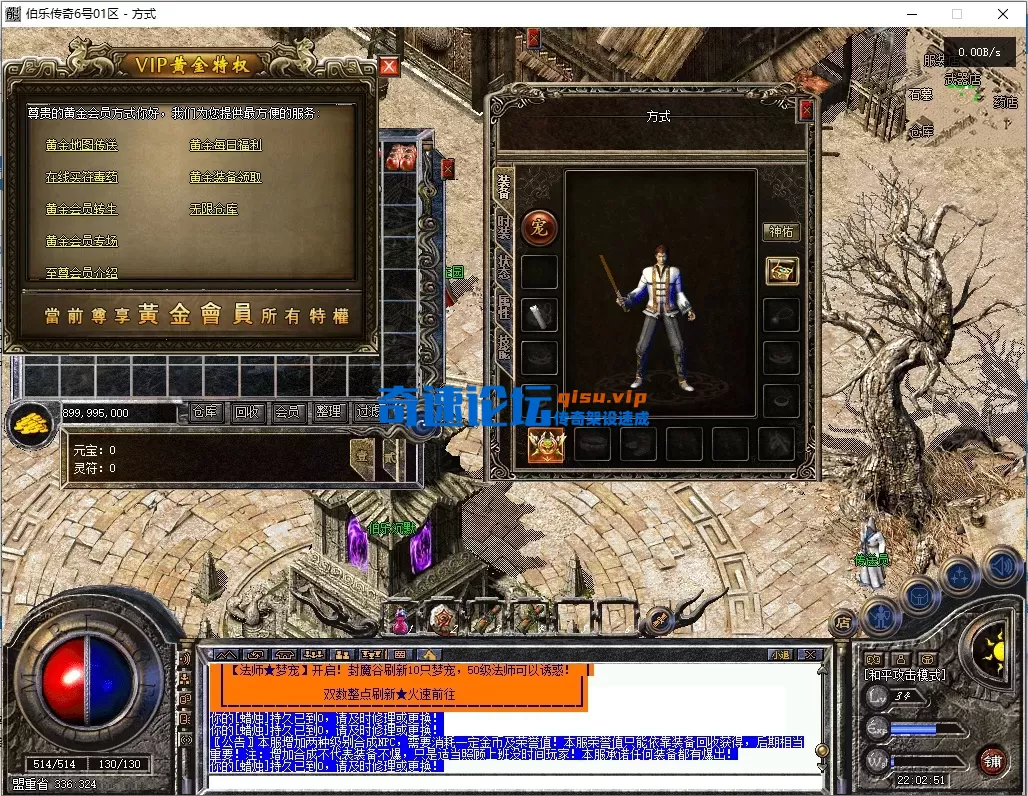Viewport: 1028px width, 796px height.
Task: Click the 神佑 button
Action: coord(781,232)
